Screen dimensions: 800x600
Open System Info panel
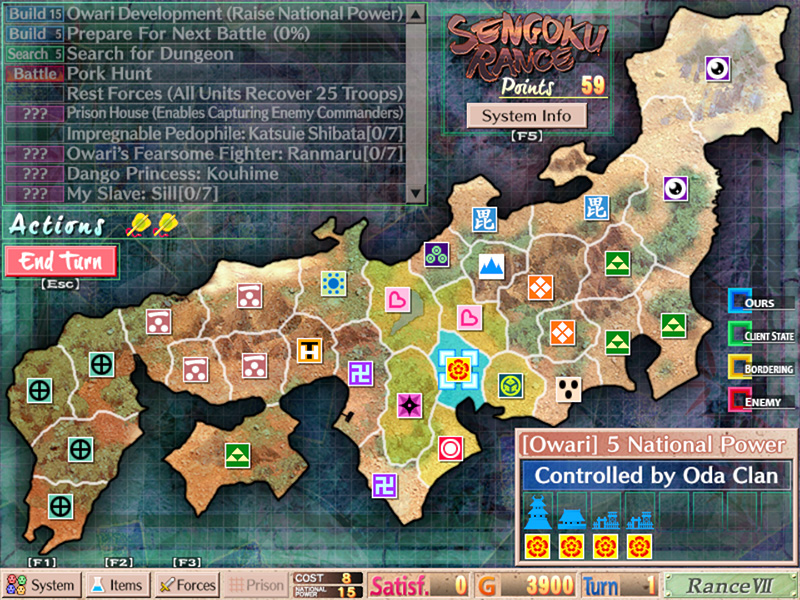526,116
